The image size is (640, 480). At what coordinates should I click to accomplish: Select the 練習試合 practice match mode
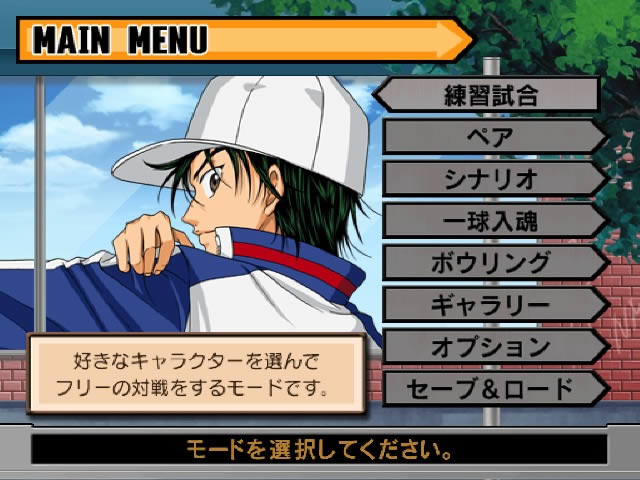tap(490, 96)
